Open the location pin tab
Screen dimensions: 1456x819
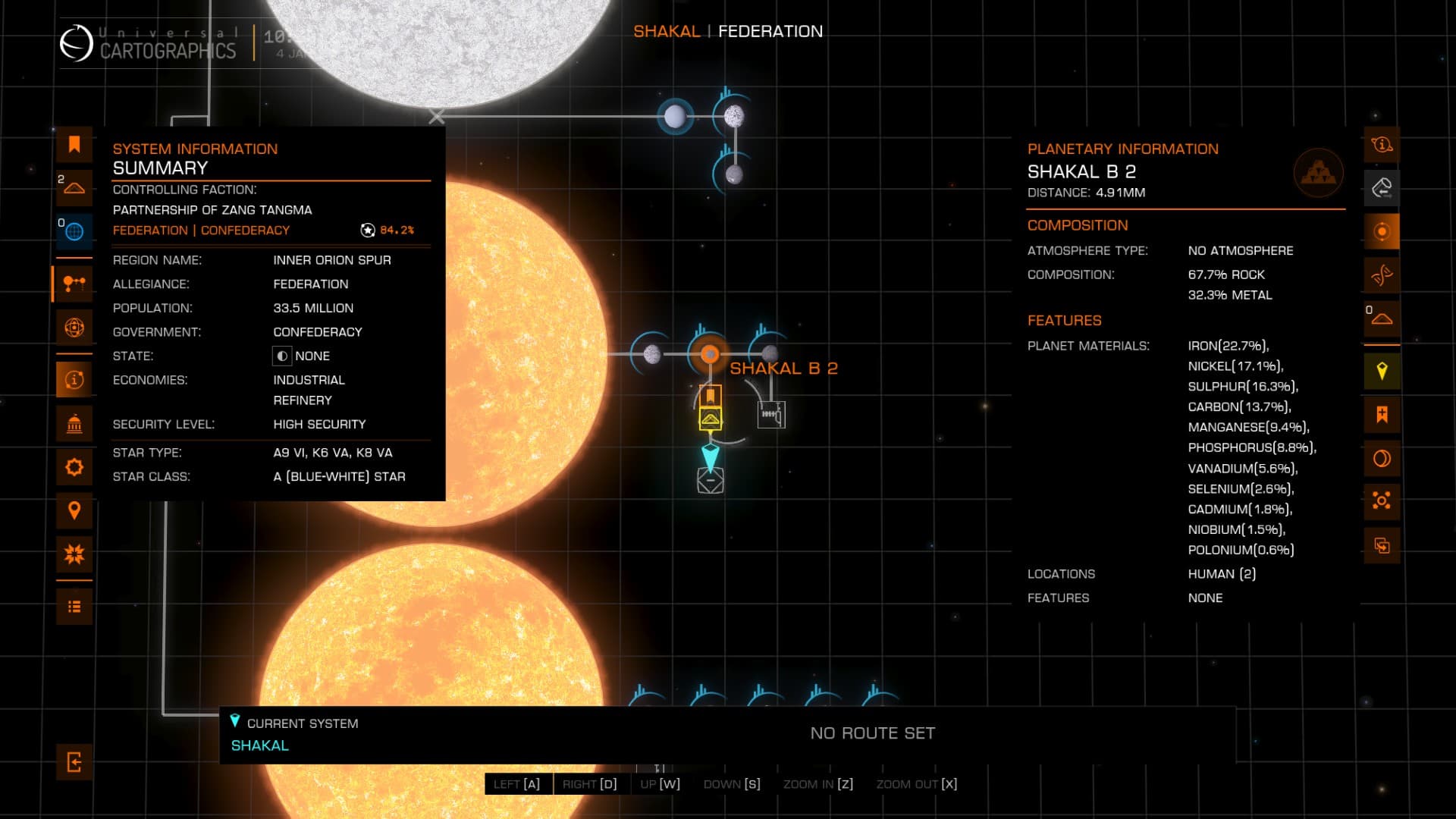74,510
